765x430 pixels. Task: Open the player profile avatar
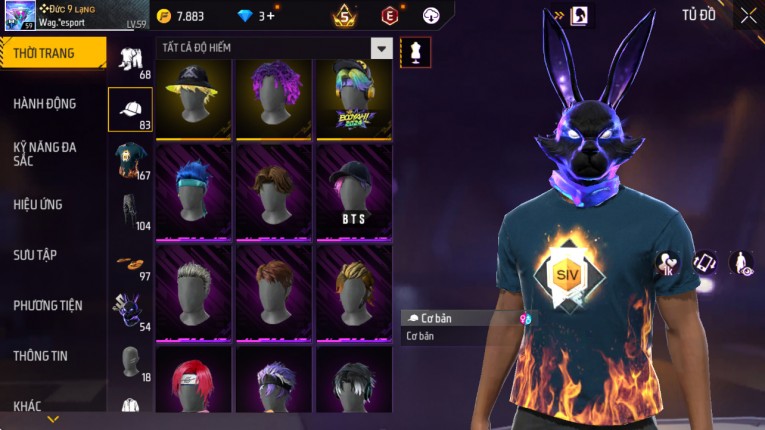[20, 15]
